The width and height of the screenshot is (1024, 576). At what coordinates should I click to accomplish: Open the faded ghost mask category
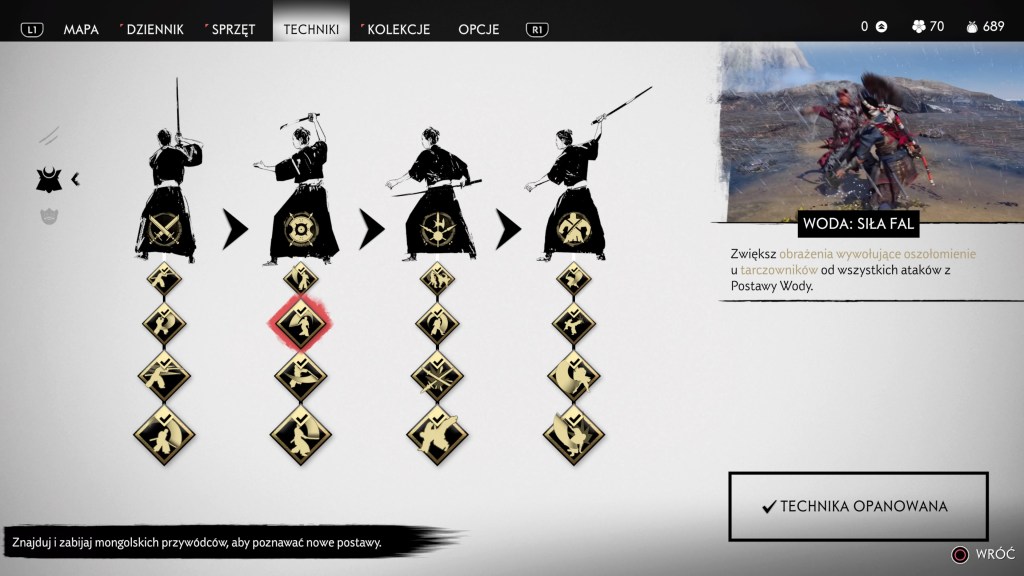click(x=49, y=216)
